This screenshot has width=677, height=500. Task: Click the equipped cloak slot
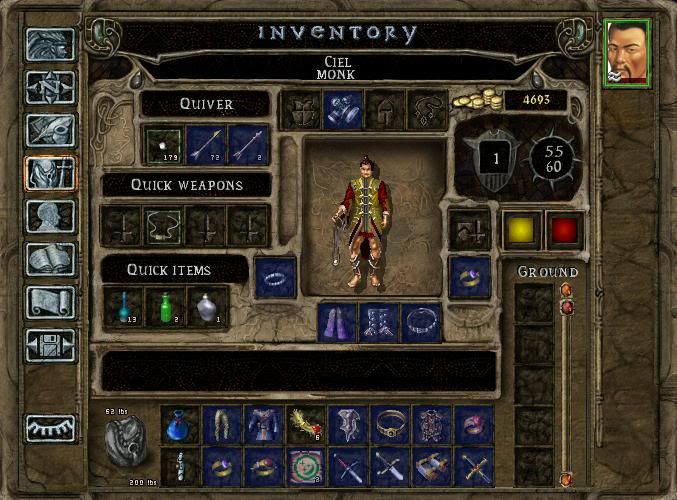point(339,322)
